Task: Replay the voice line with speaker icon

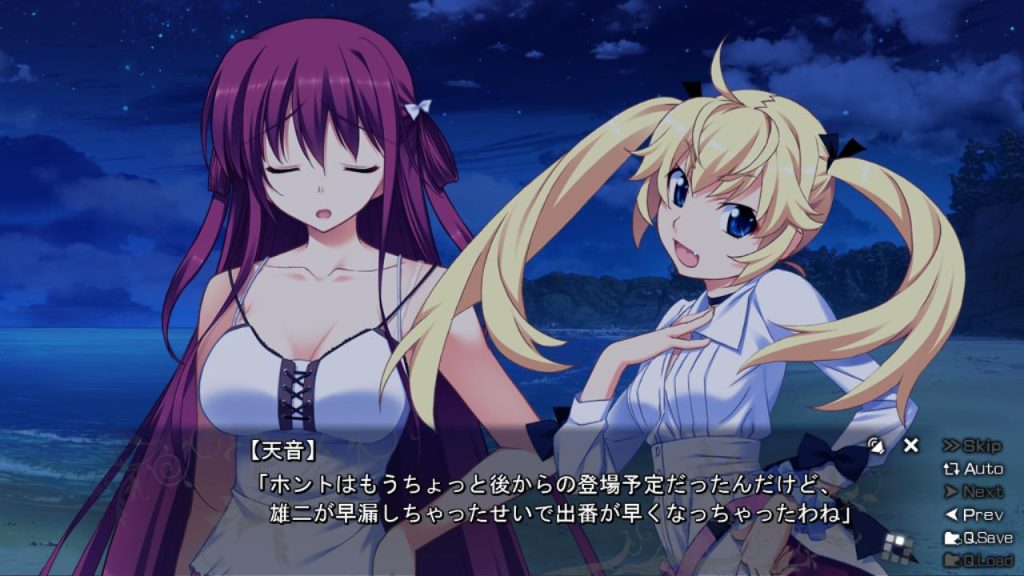Action: [877, 446]
